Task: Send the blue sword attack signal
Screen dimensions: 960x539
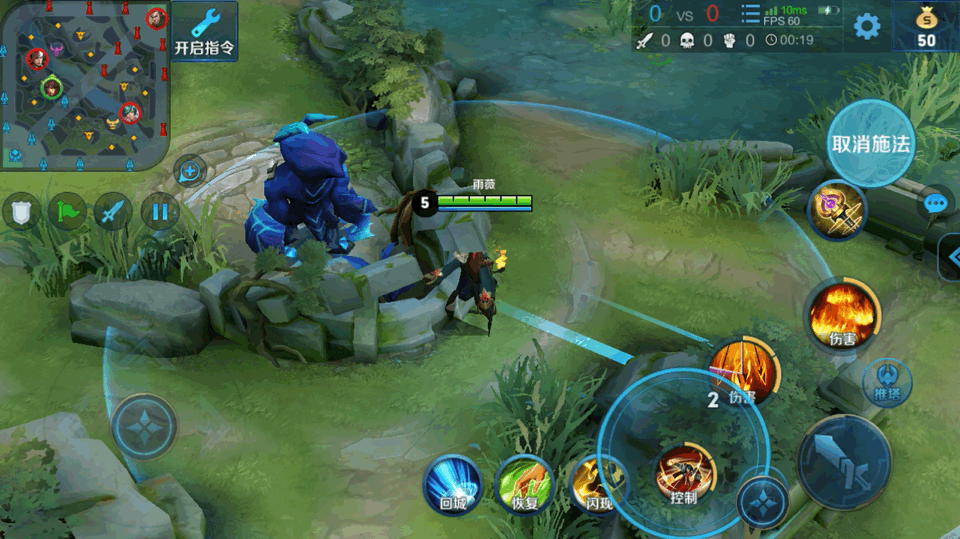Action: 113,212
